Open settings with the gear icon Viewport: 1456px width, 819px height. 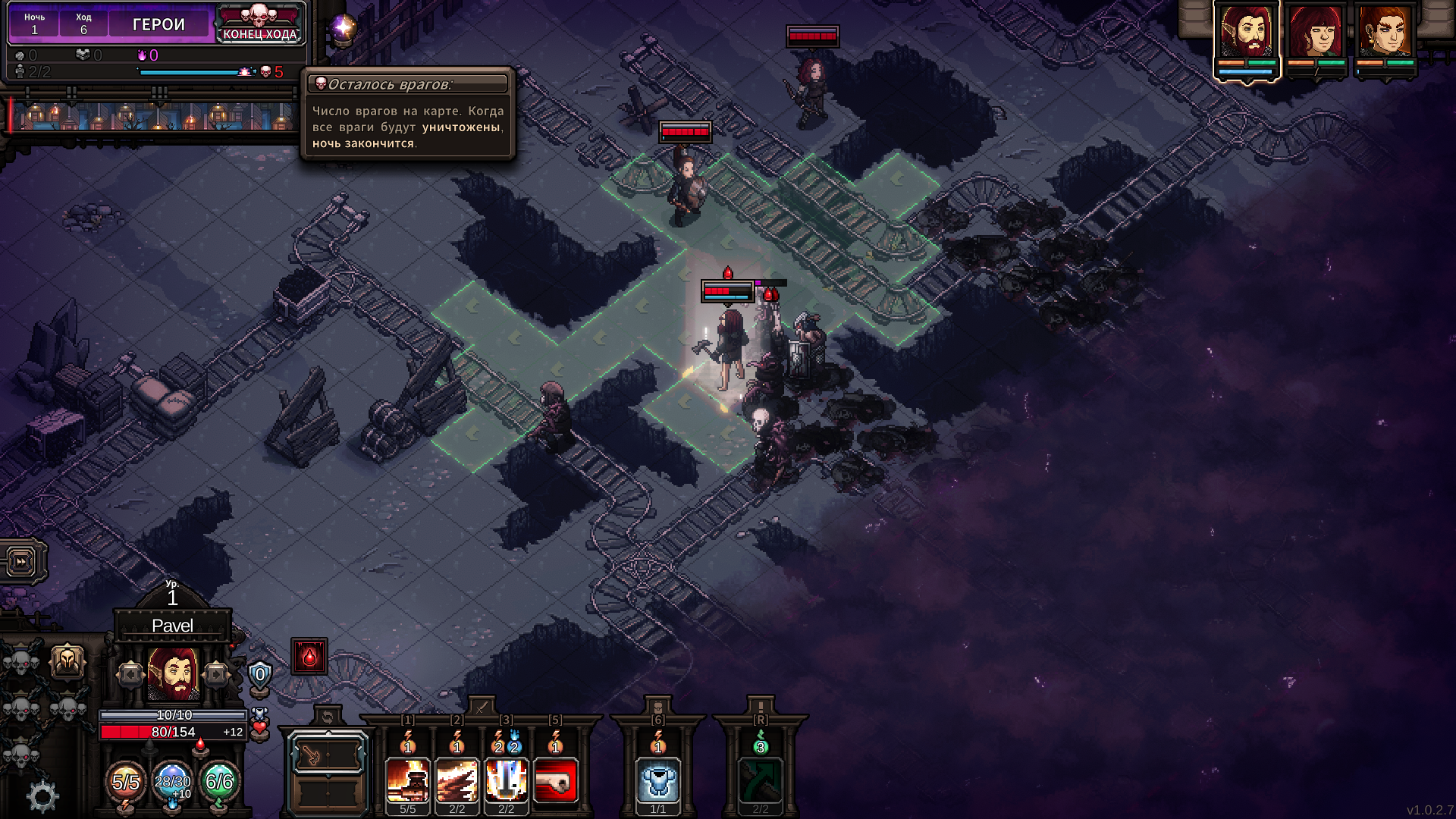[x=42, y=796]
